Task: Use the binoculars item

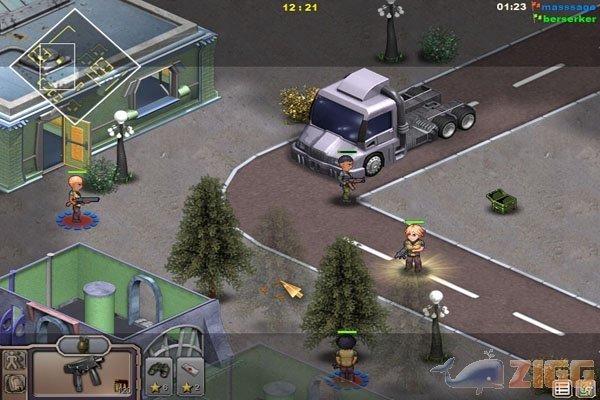Action: pyautogui.click(x=158, y=373)
